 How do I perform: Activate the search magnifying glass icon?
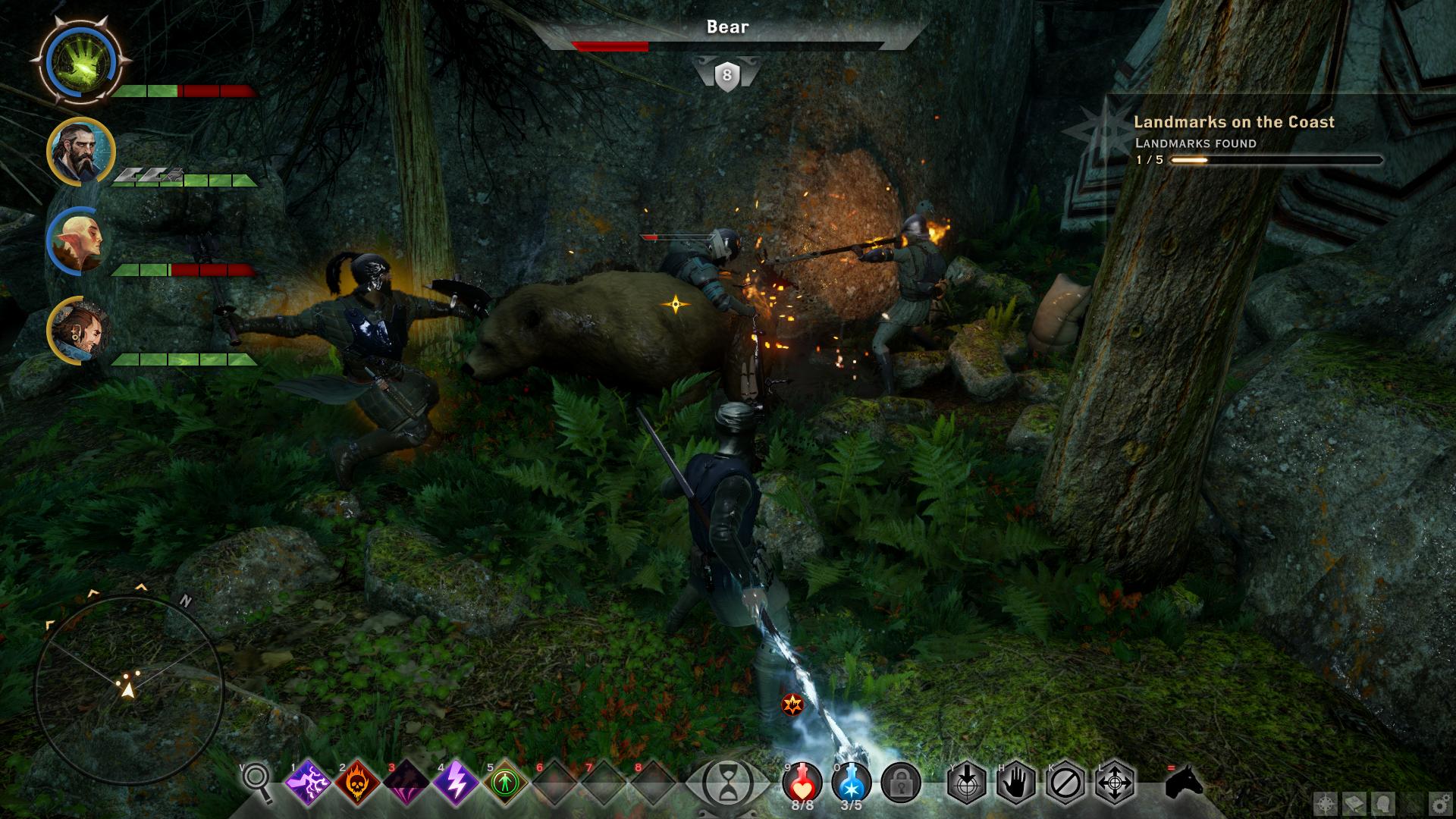(258, 782)
